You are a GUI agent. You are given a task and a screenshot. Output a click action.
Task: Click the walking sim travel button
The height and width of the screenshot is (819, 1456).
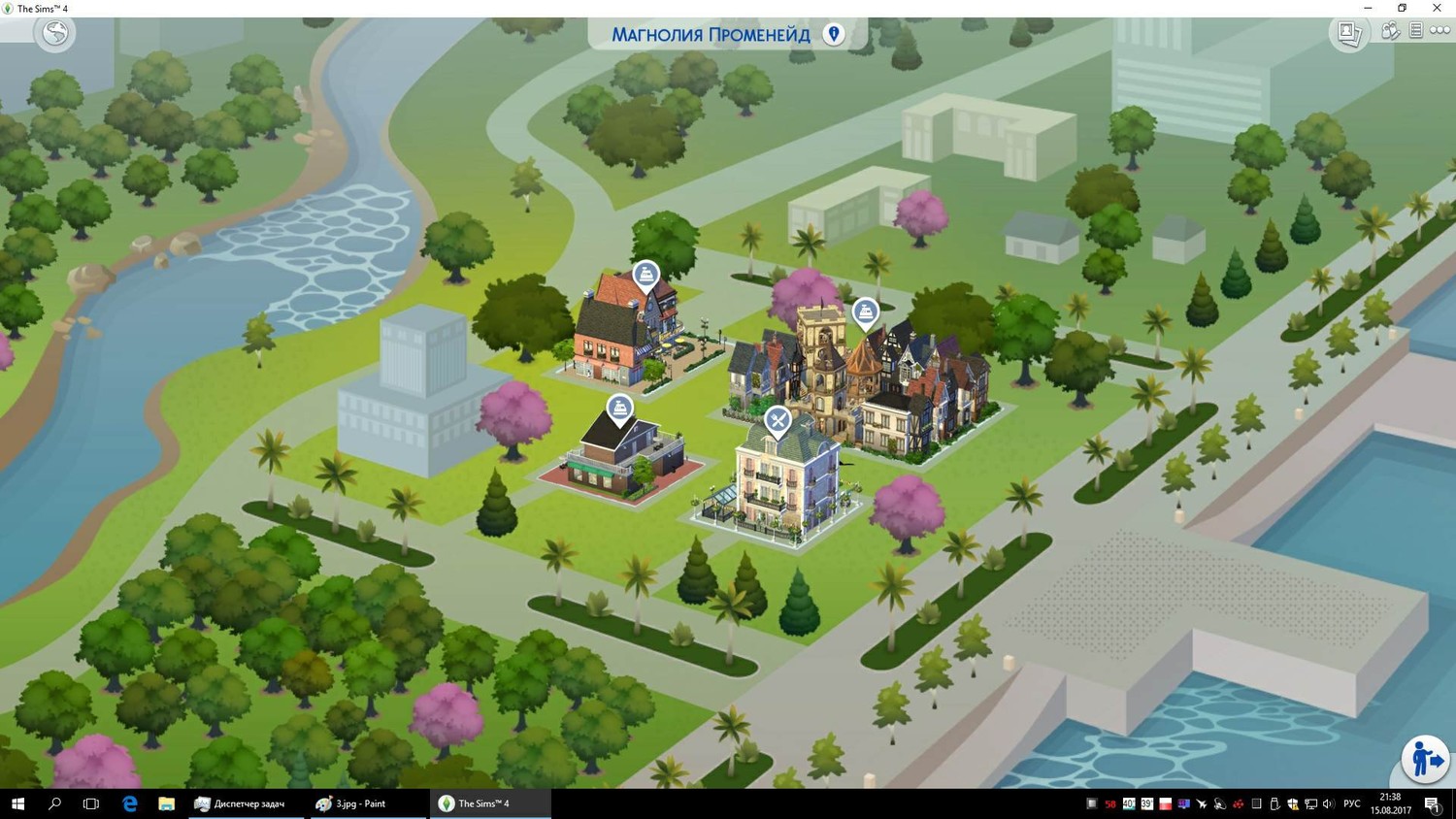(1424, 760)
